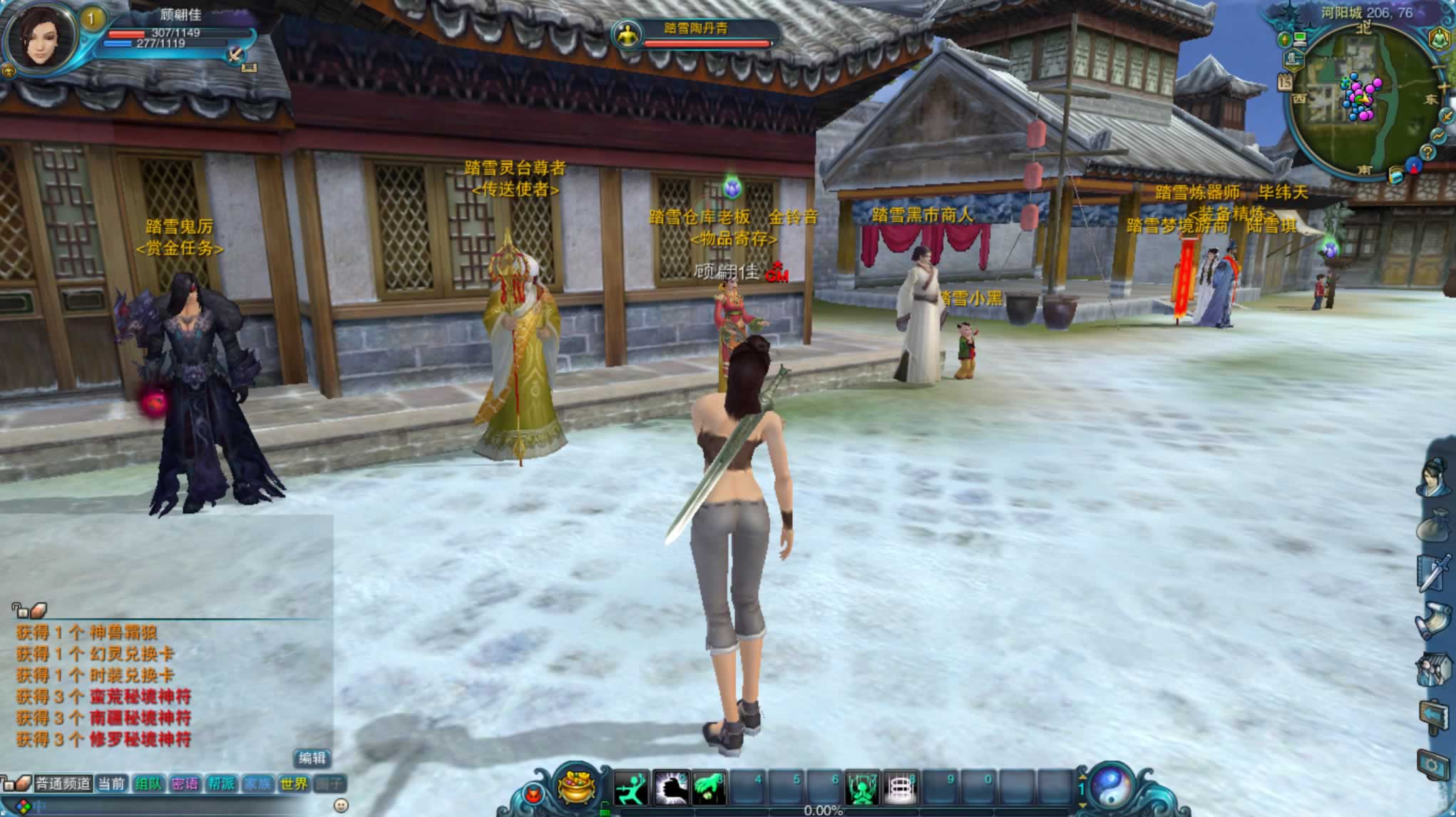Open the question mark help button

click(x=1427, y=152)
